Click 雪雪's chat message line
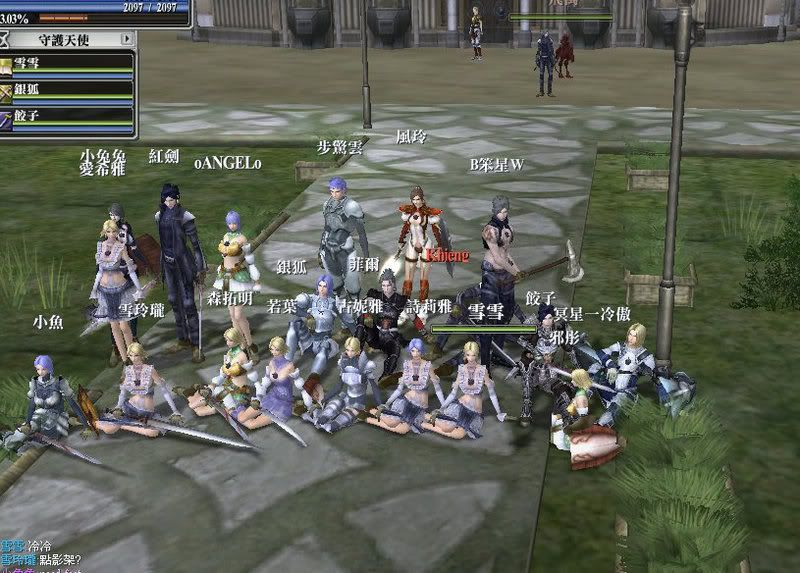800x573 pixels. (x=30, y=546)
